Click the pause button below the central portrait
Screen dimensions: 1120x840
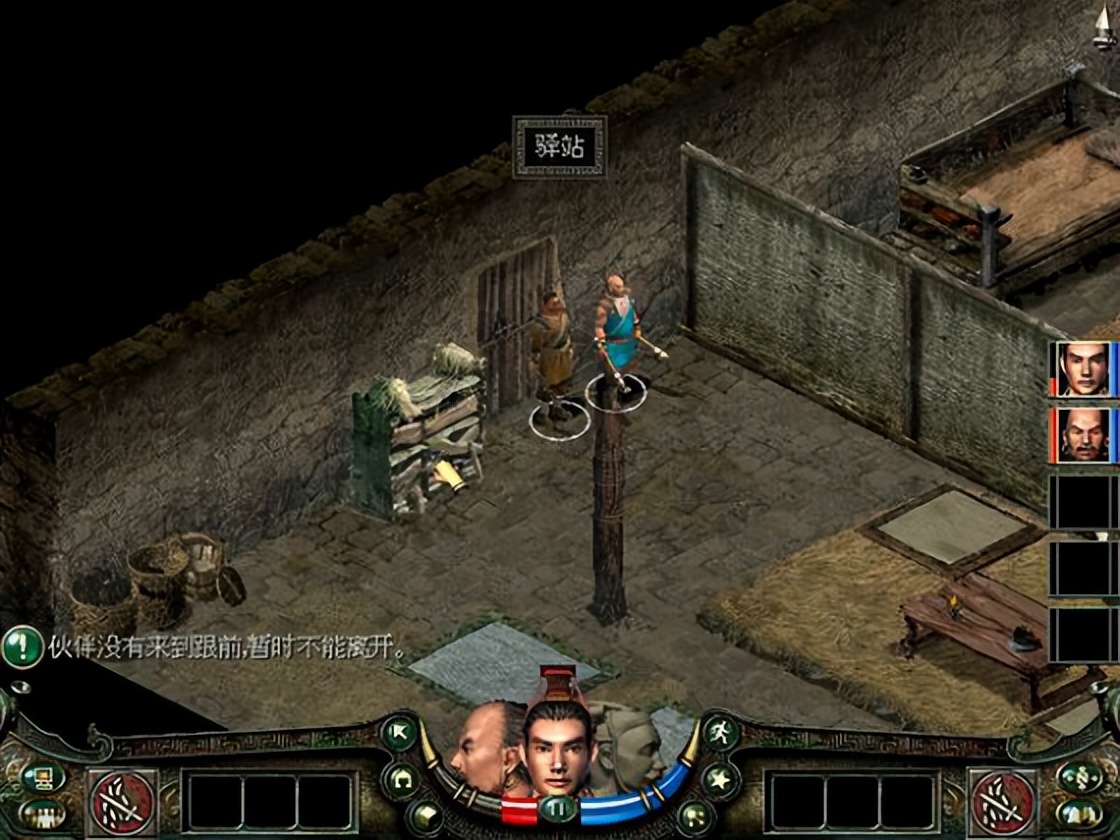(x=558, y=808)
